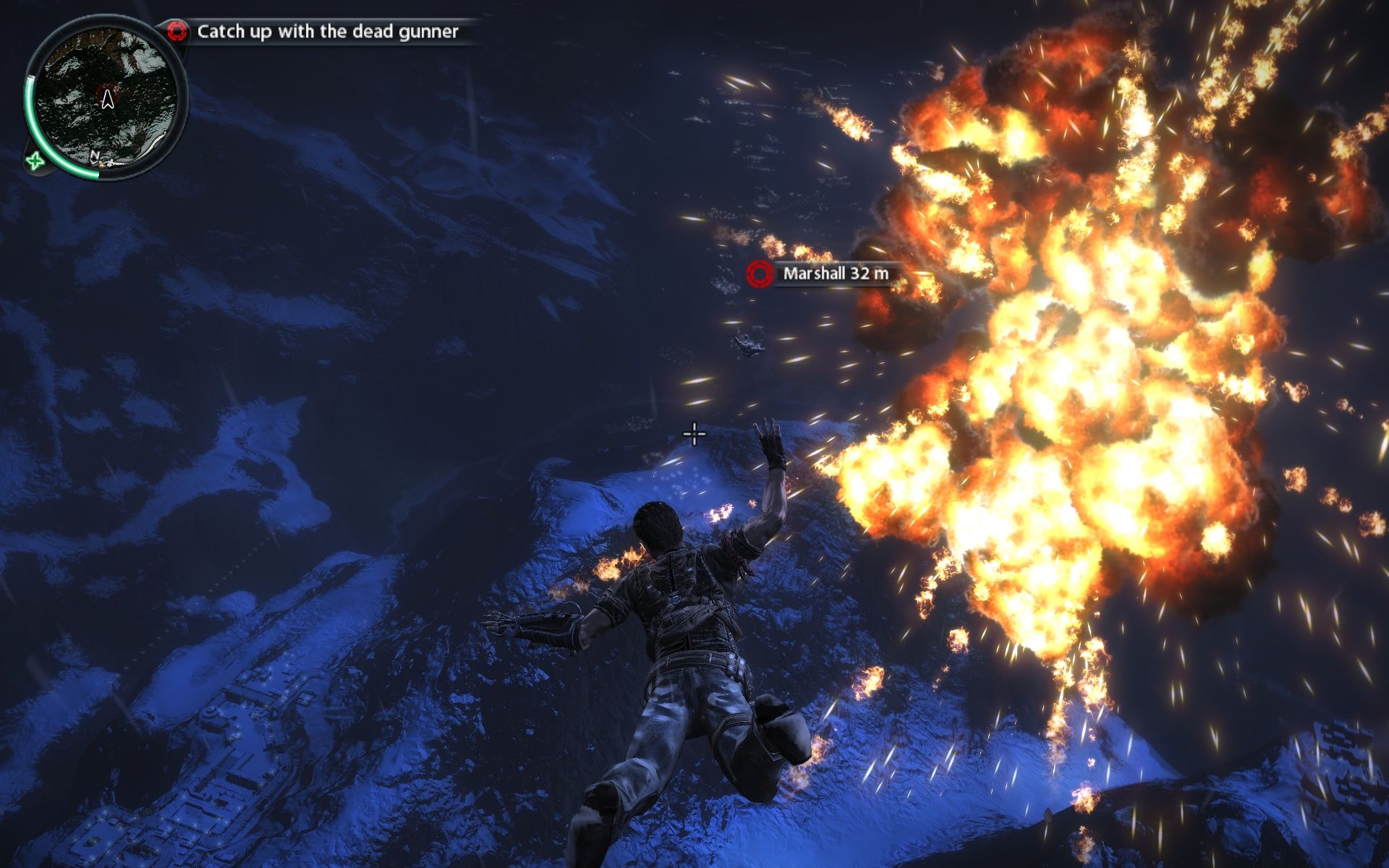Image resolution: width=1389 pixels, height=868 pixels.
Task: Select the 'Catch up with the dead gunner' objective
Action: click(327, 32)
